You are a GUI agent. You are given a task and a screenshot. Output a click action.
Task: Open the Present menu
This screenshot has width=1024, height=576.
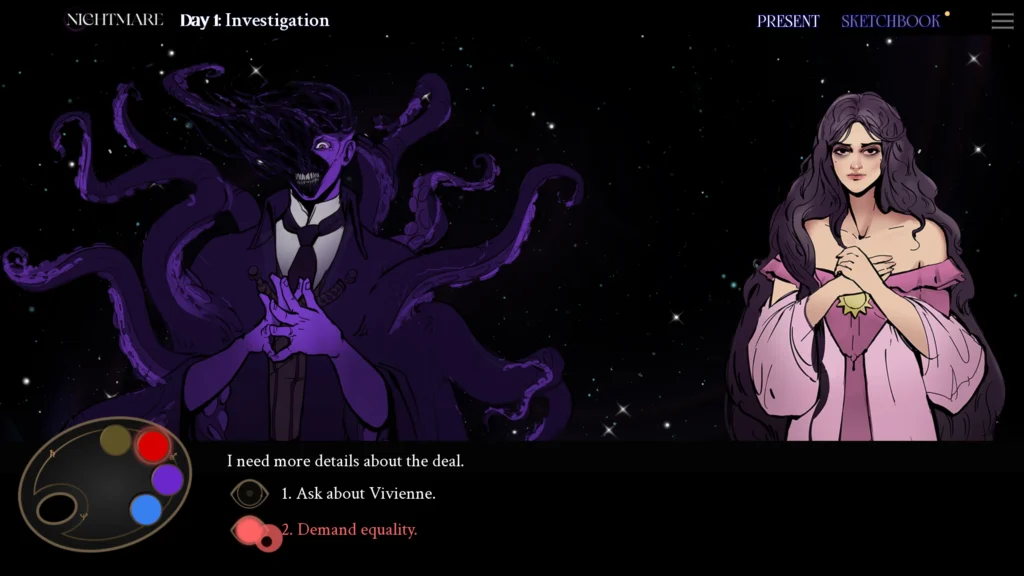788,21
